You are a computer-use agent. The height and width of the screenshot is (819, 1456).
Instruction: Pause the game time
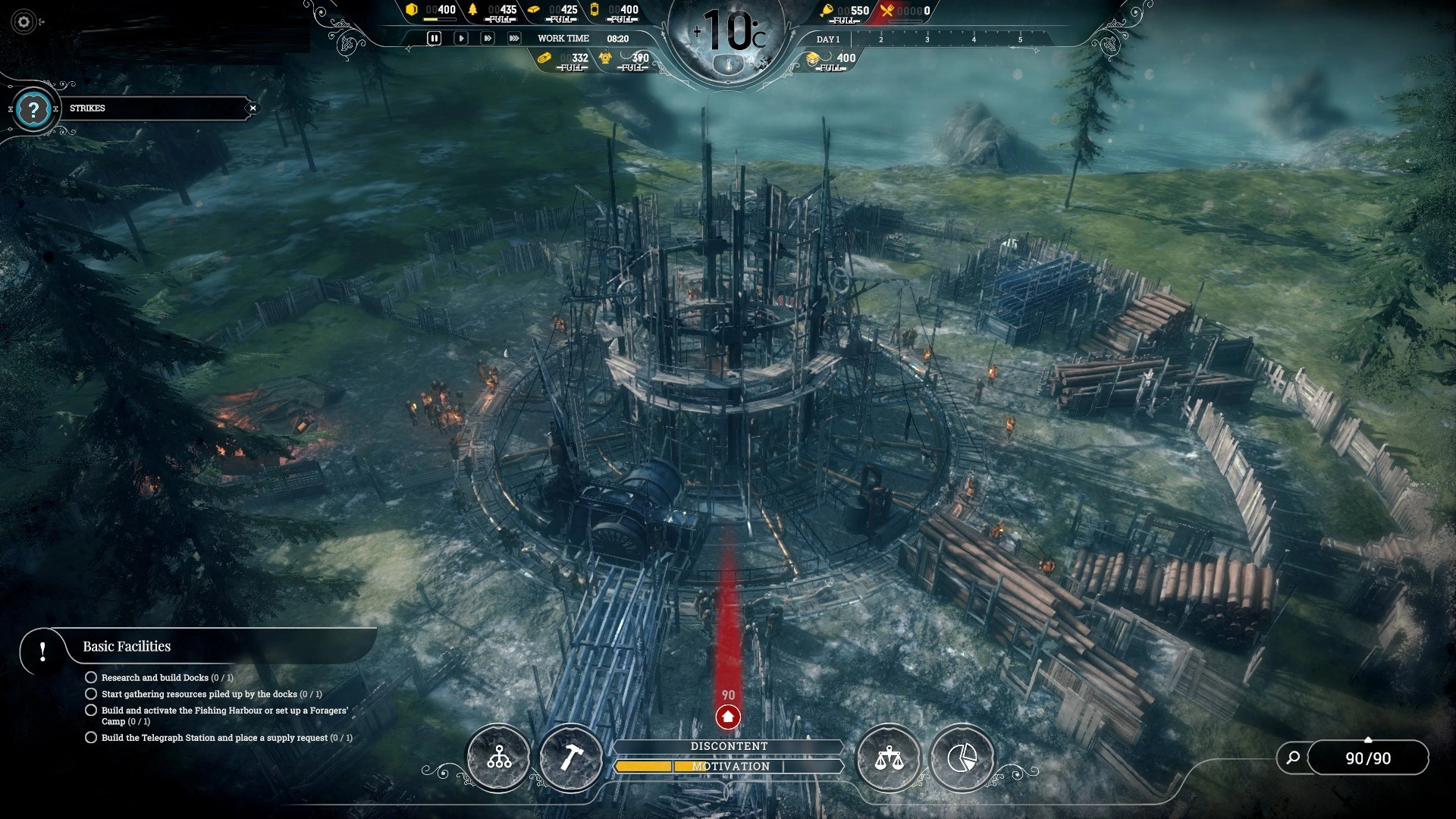[434, 38]
